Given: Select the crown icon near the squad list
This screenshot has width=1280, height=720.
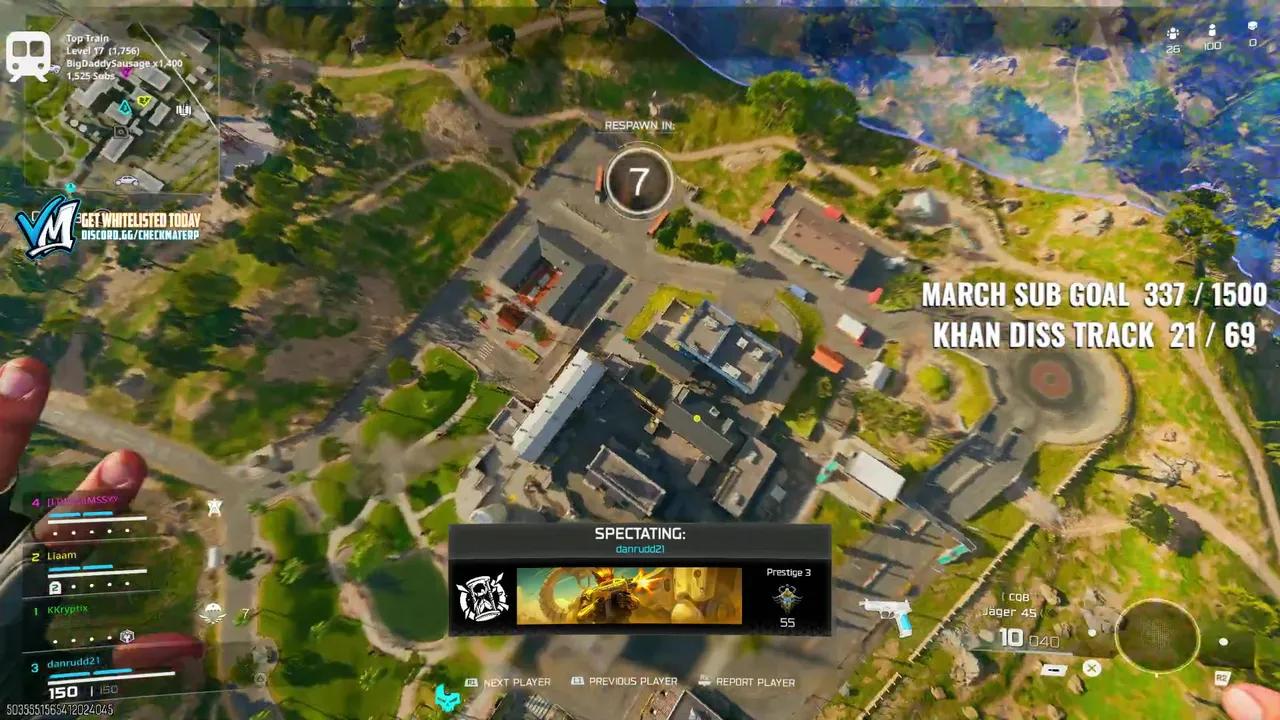Looking at the screenshot, I should coord(215,505).
